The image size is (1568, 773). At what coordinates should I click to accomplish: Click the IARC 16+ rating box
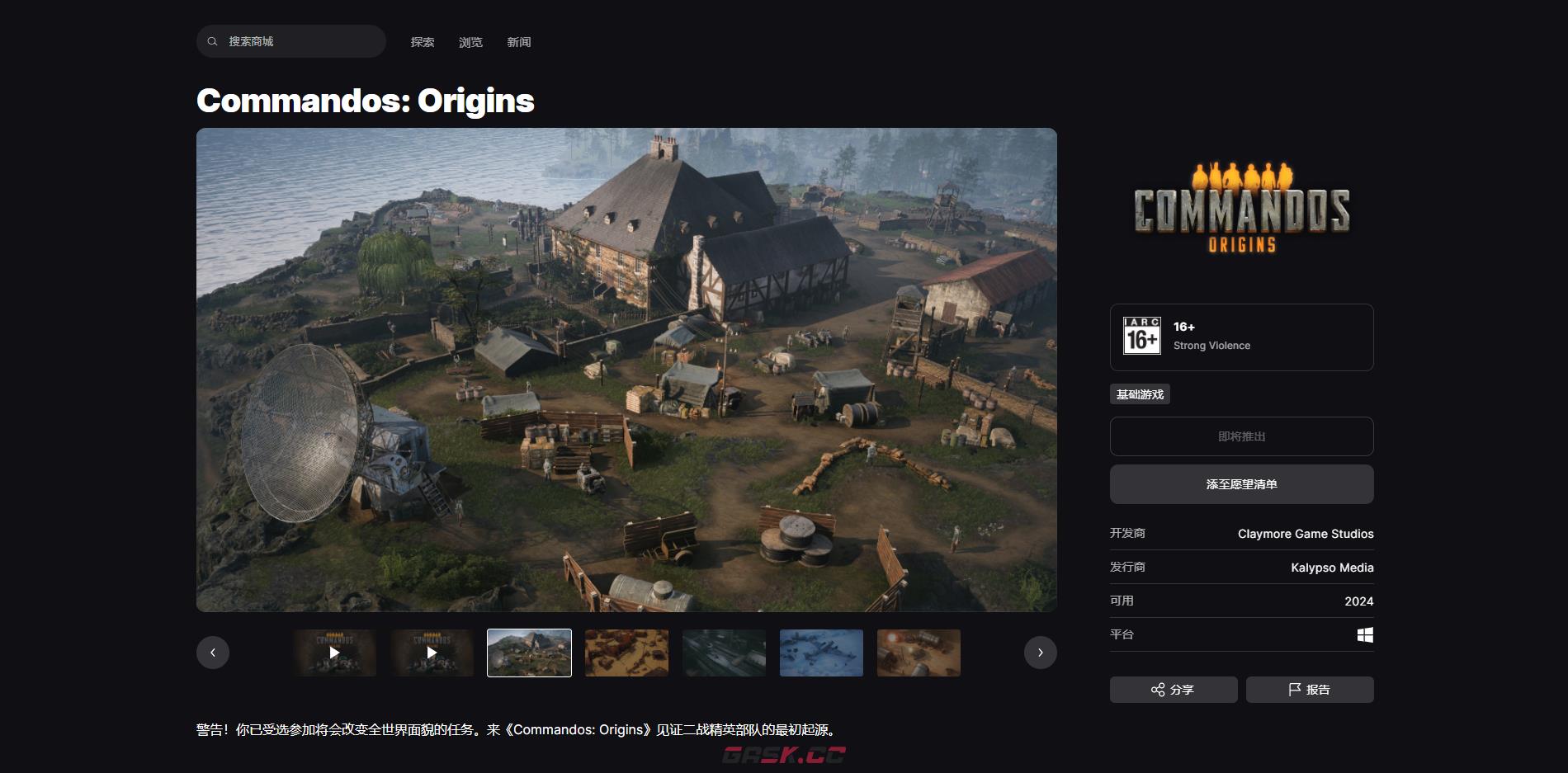(1241, 337)
